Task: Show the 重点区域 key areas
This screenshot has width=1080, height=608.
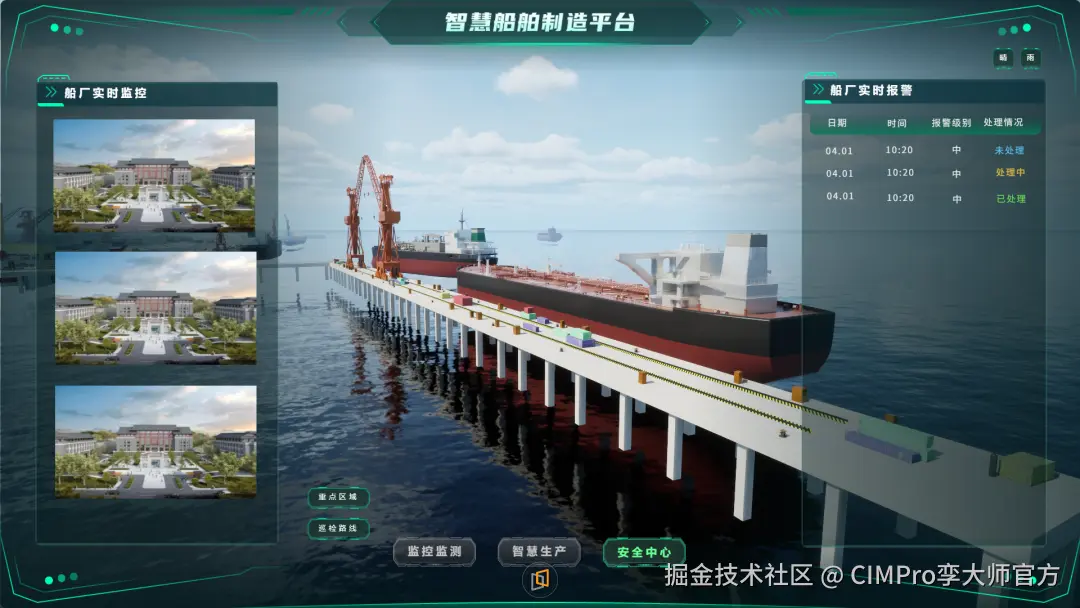Action: tap(338, 497)
